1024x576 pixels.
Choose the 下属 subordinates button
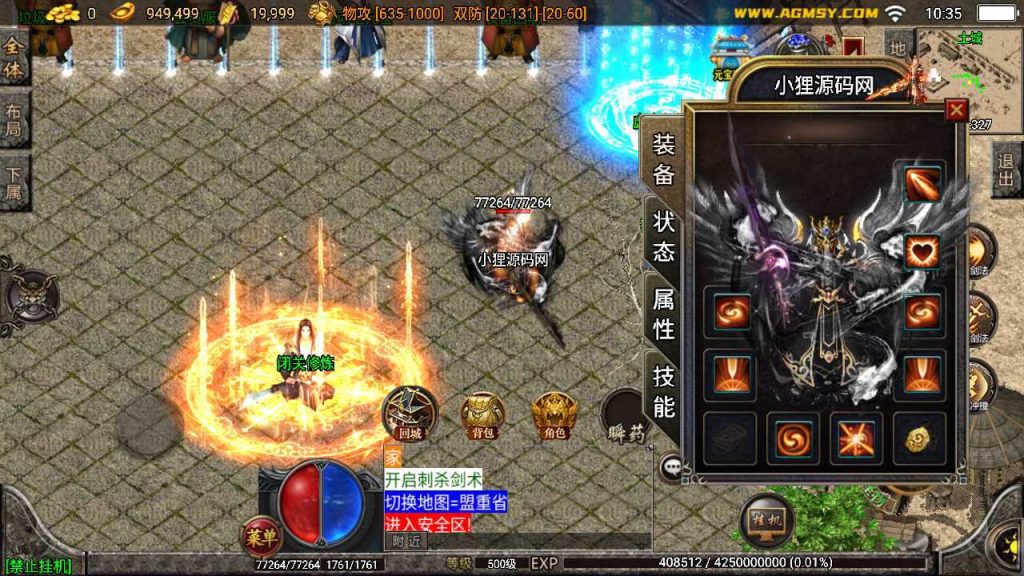coord(14,183)
